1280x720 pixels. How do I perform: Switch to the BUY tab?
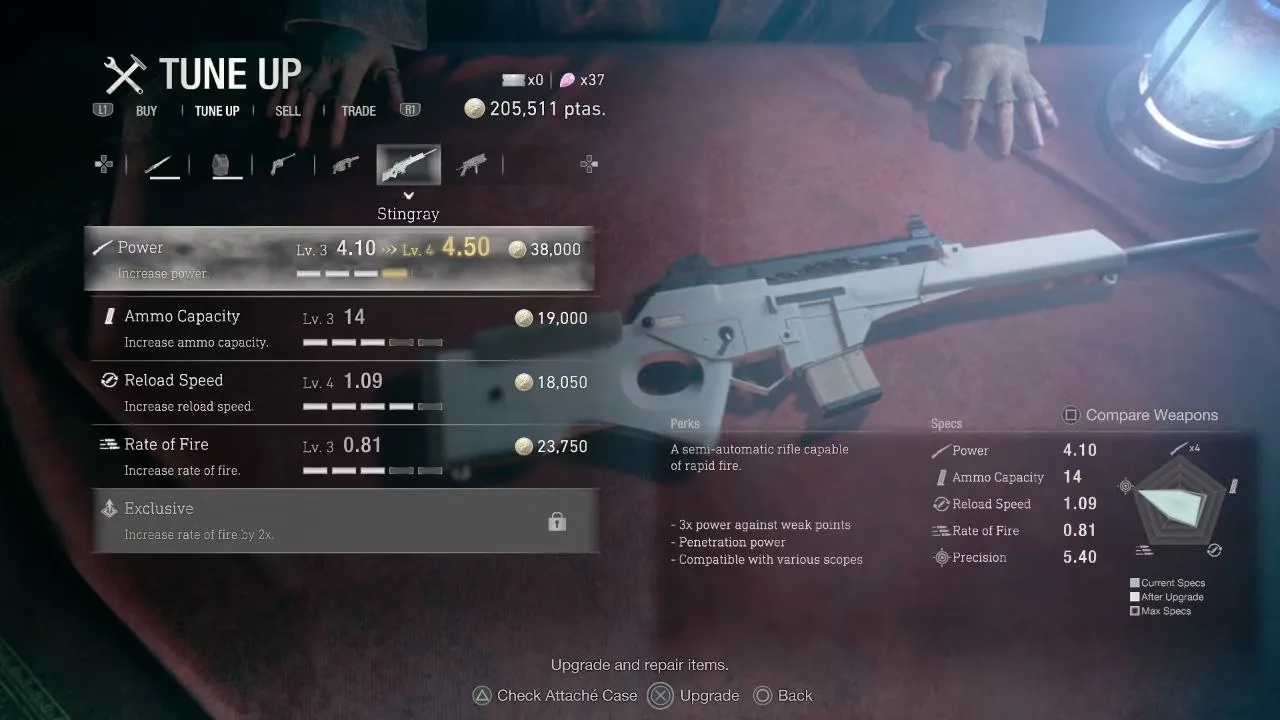tap(147, 111)
